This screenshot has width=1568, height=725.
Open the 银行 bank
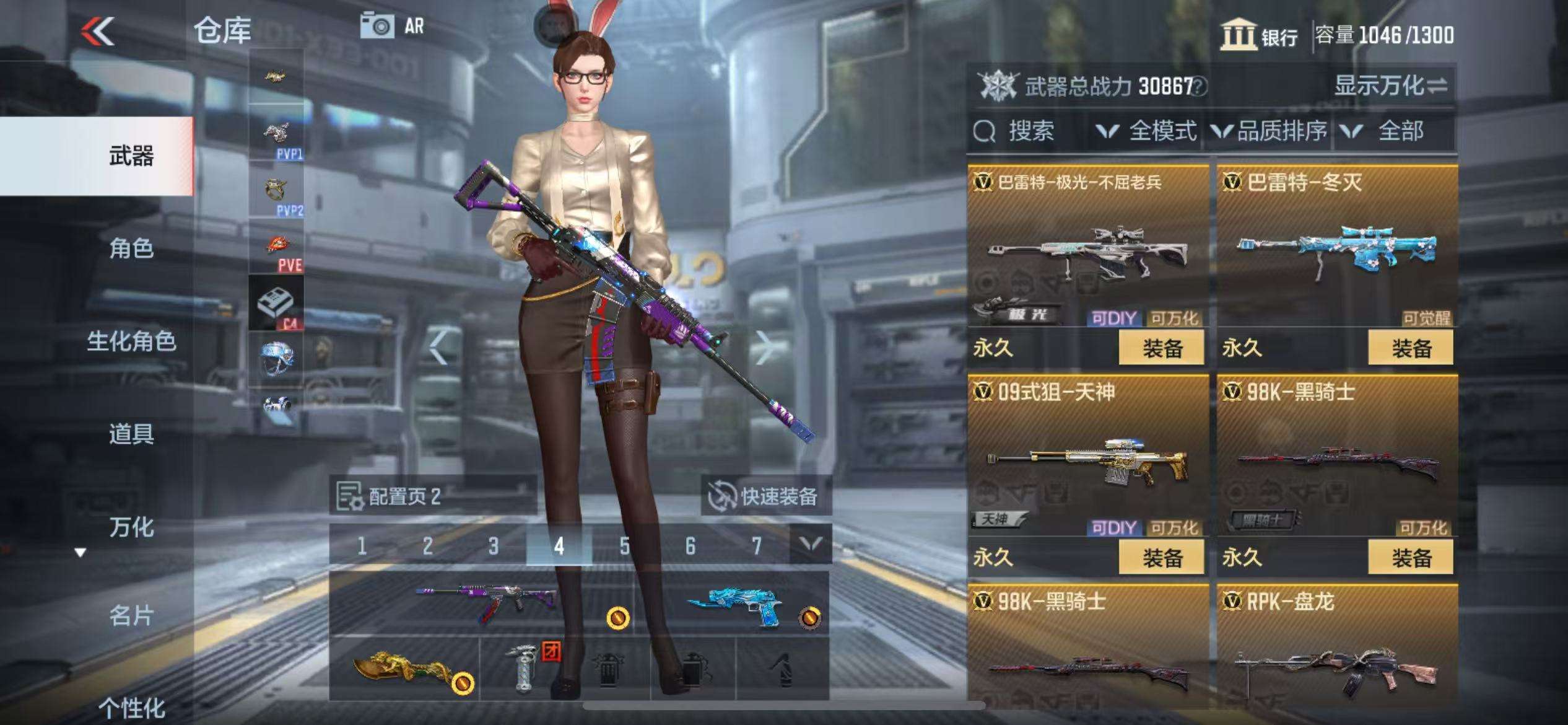click(x=1260, y=35)
